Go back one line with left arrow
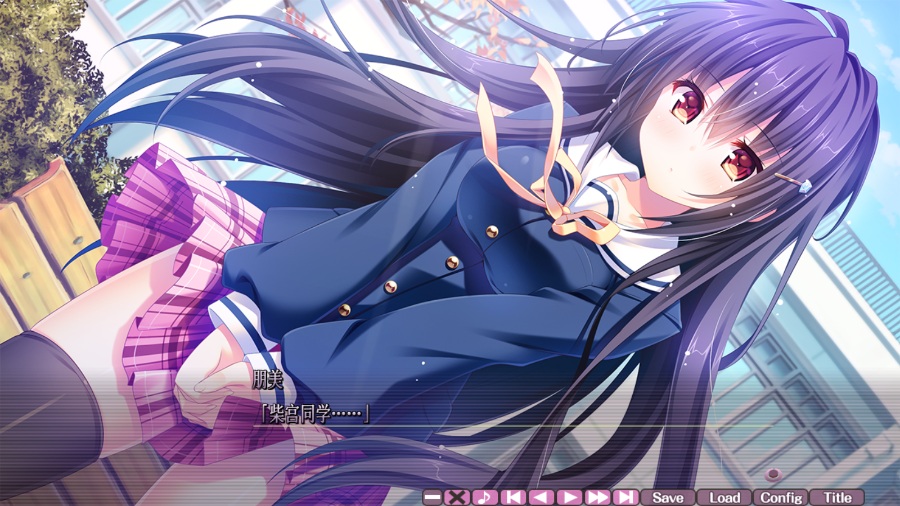This screenshot has width=900, height=506. (x=541, y=497)
